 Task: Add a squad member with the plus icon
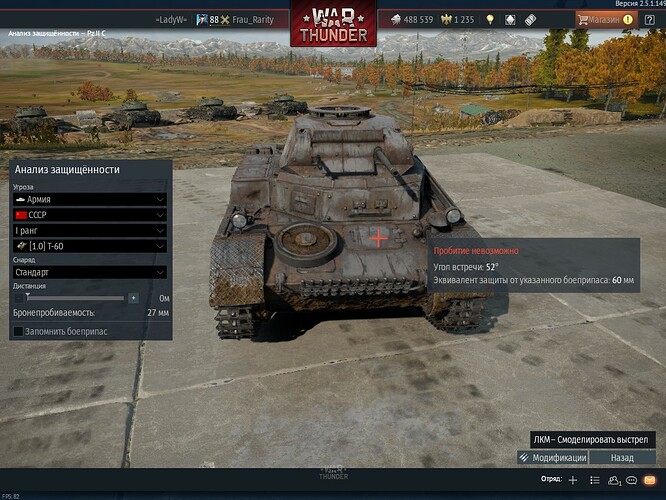click(573, 480)
